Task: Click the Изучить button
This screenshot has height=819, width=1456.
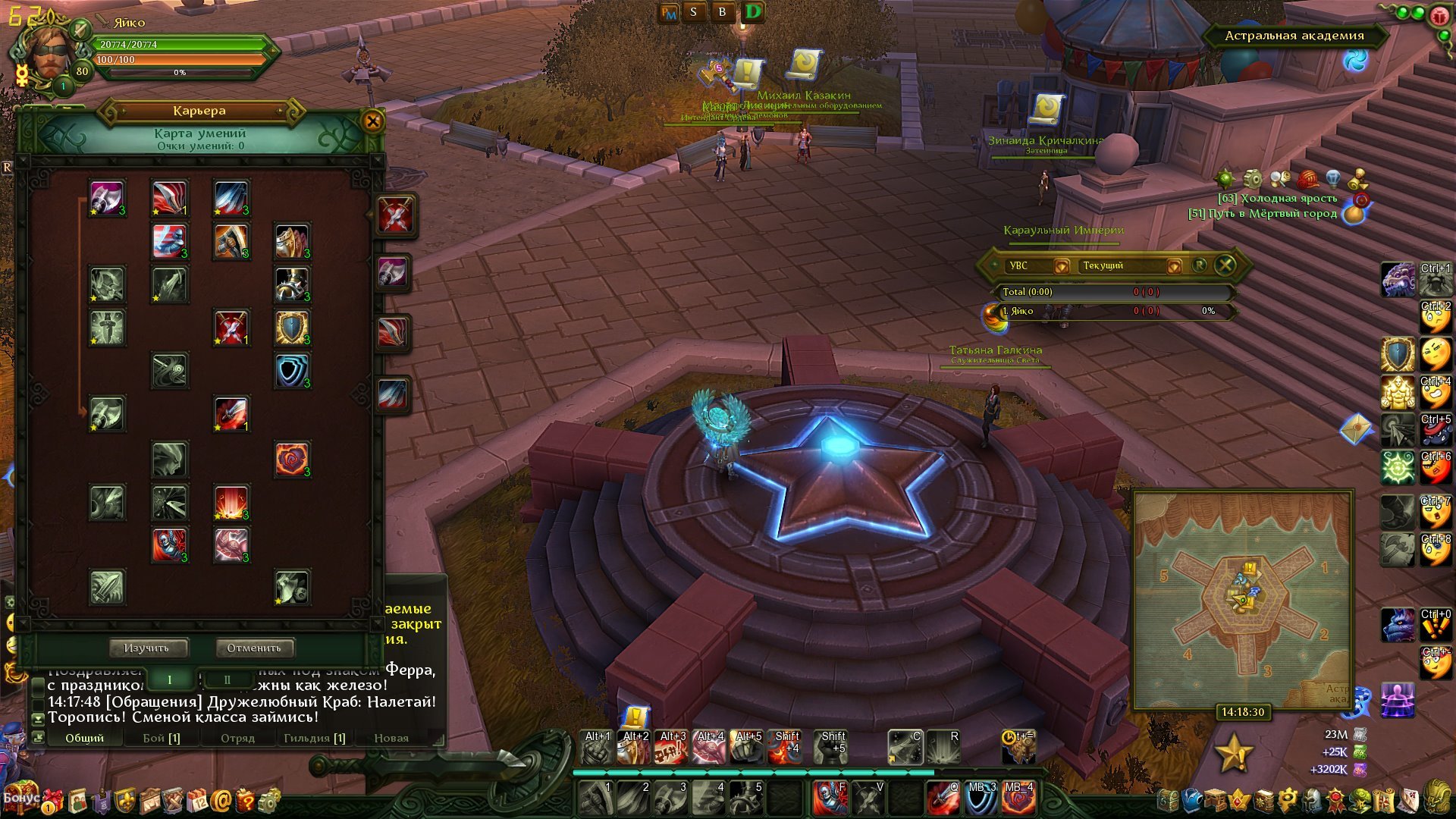Action: pyautogui.click(x=146, y=648)
